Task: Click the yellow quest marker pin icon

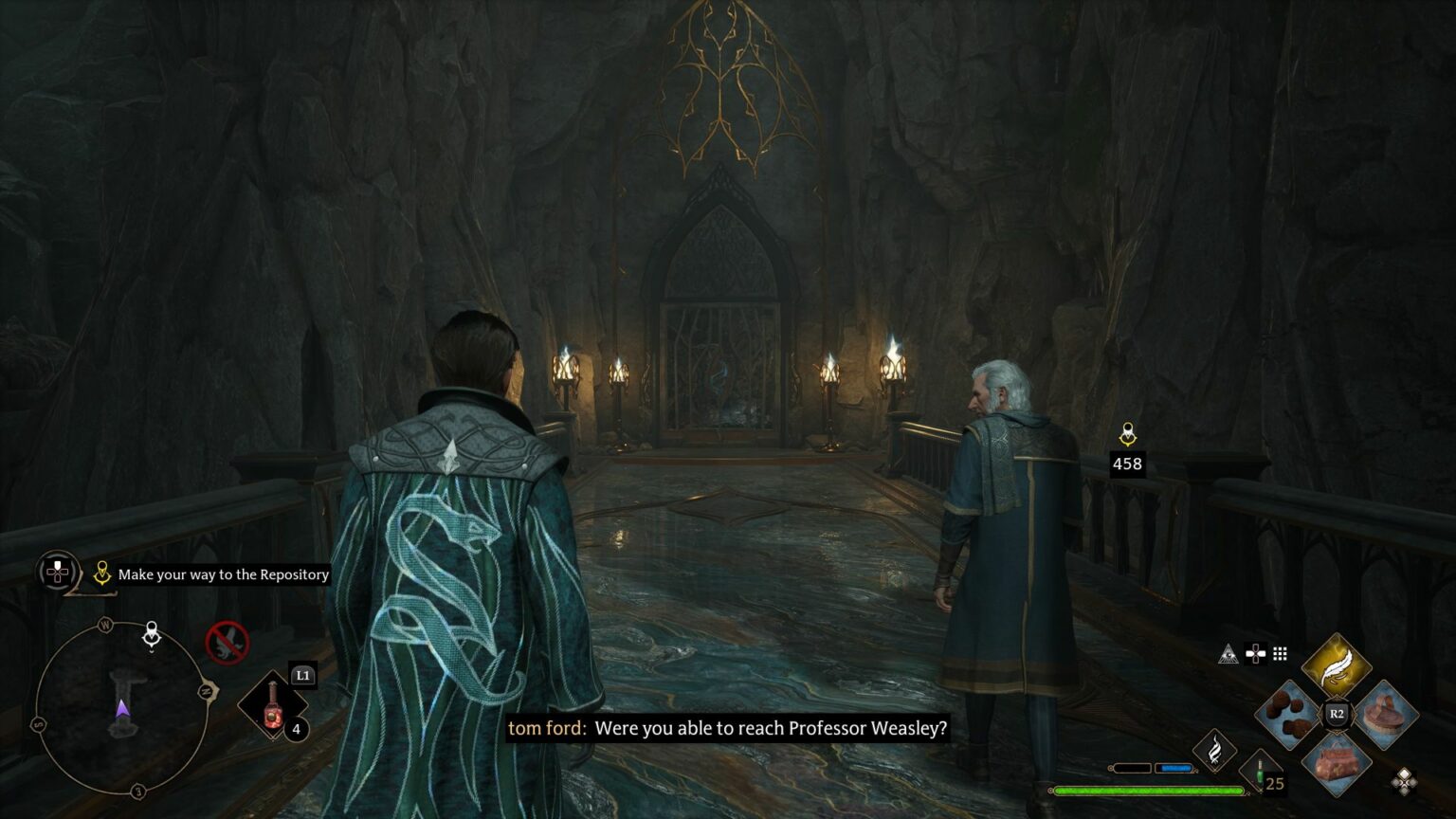Action: (102, 573)
